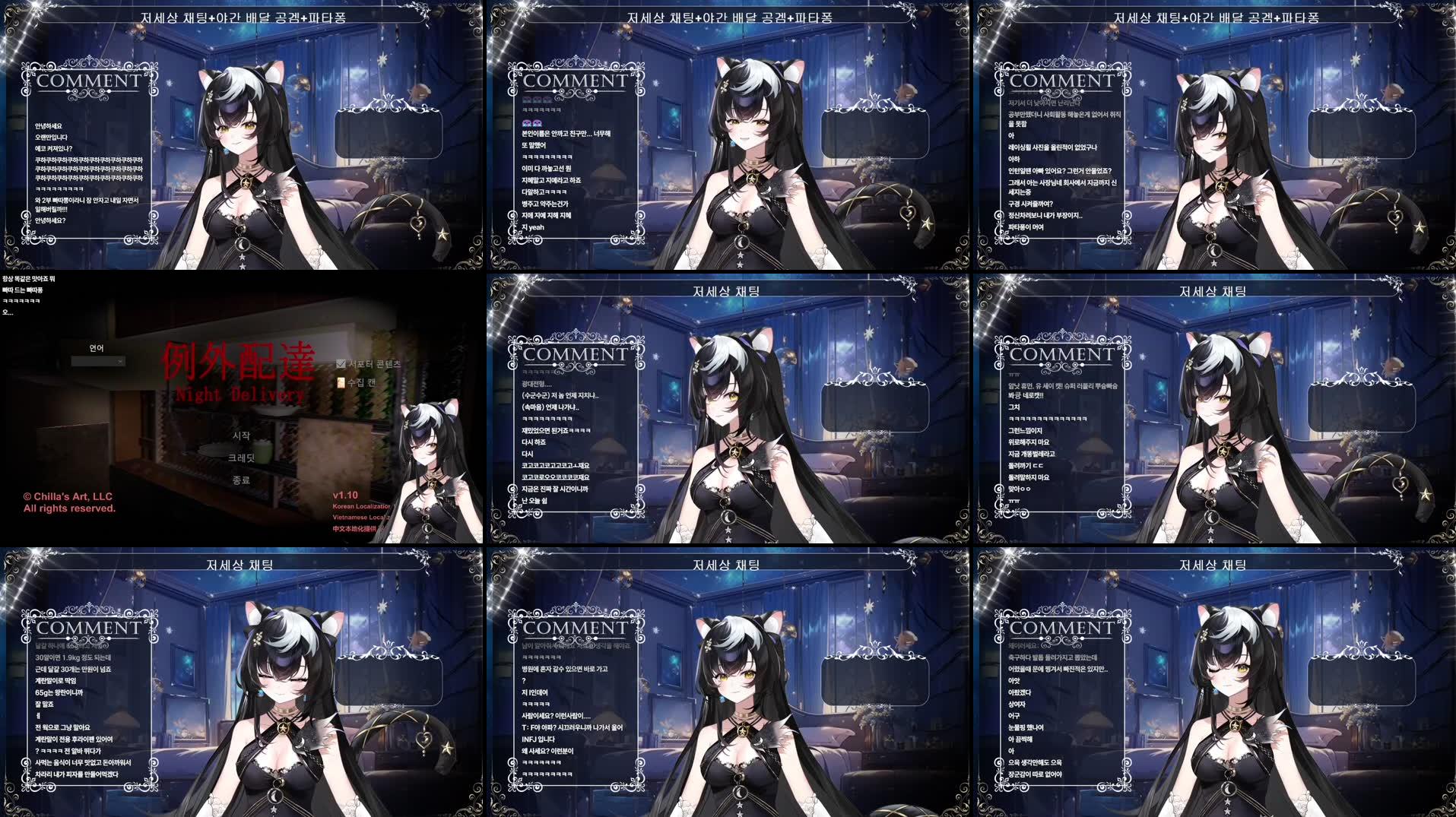Toggle the supporter content setting off
This screenshot has height=817, width=1456.
tap(340, 364)
